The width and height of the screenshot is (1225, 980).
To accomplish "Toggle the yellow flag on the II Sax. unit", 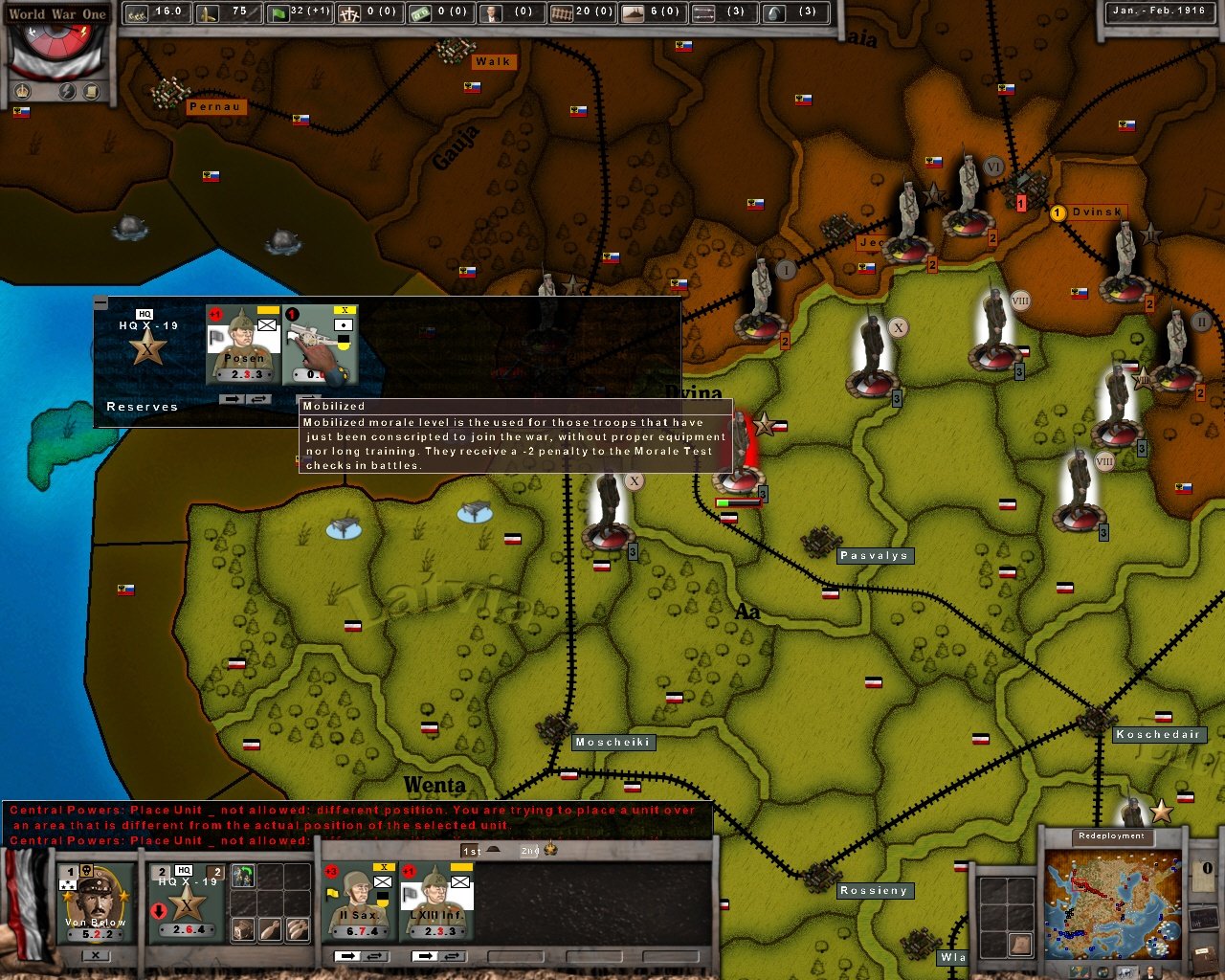I will (330, 893).
